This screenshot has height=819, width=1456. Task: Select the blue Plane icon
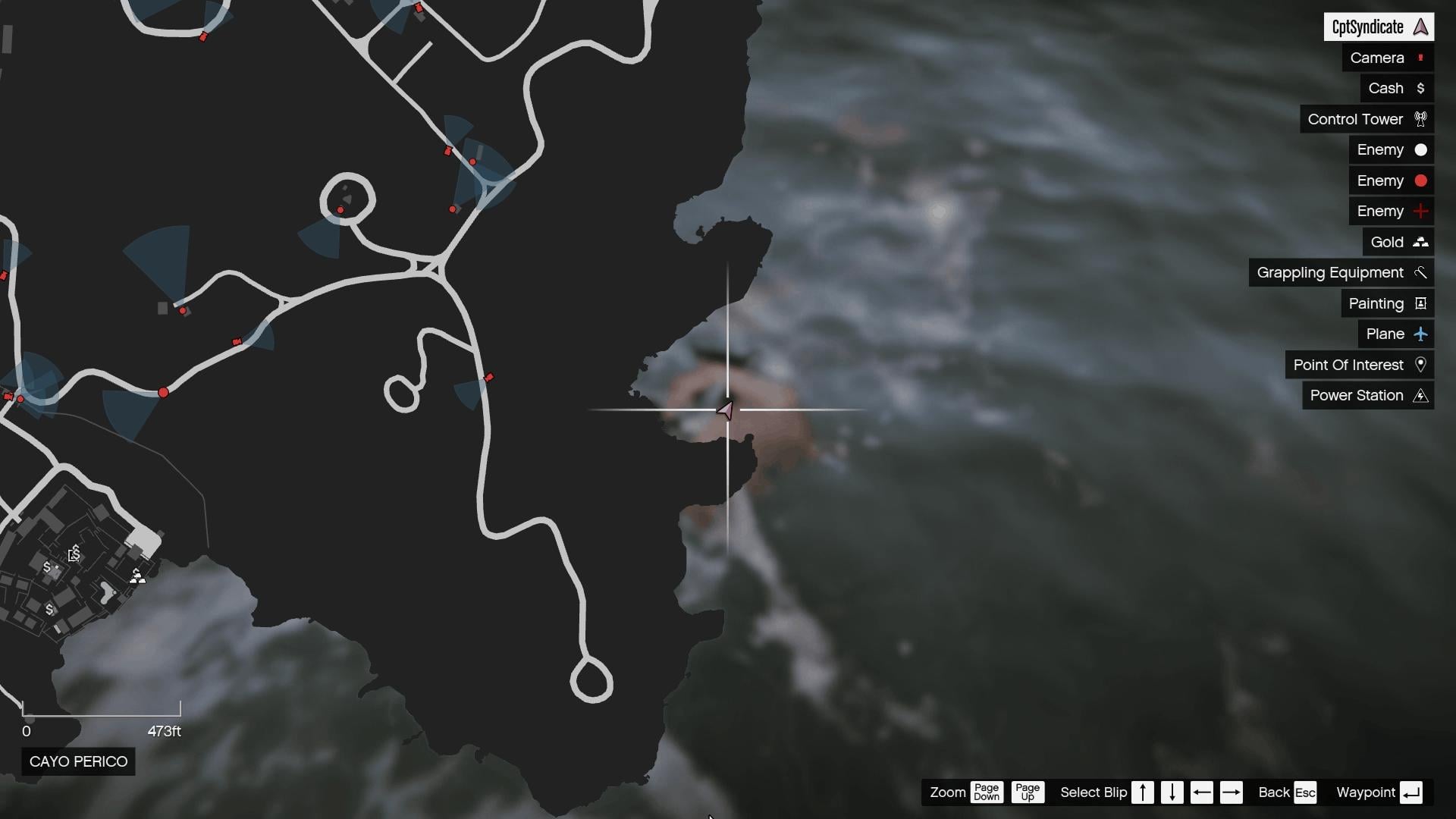tap(1421, 334)
